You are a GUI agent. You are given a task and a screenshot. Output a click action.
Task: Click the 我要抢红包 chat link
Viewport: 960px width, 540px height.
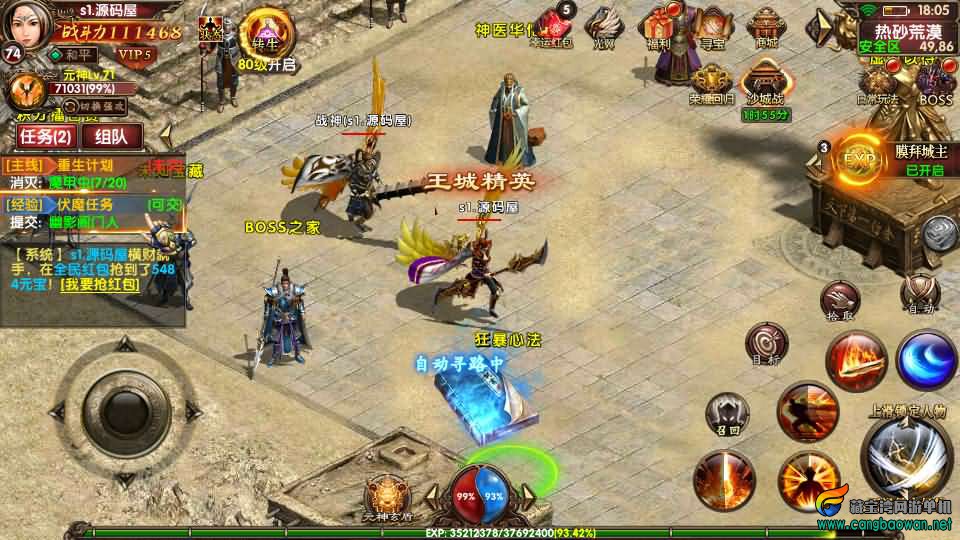coord(99,285)
